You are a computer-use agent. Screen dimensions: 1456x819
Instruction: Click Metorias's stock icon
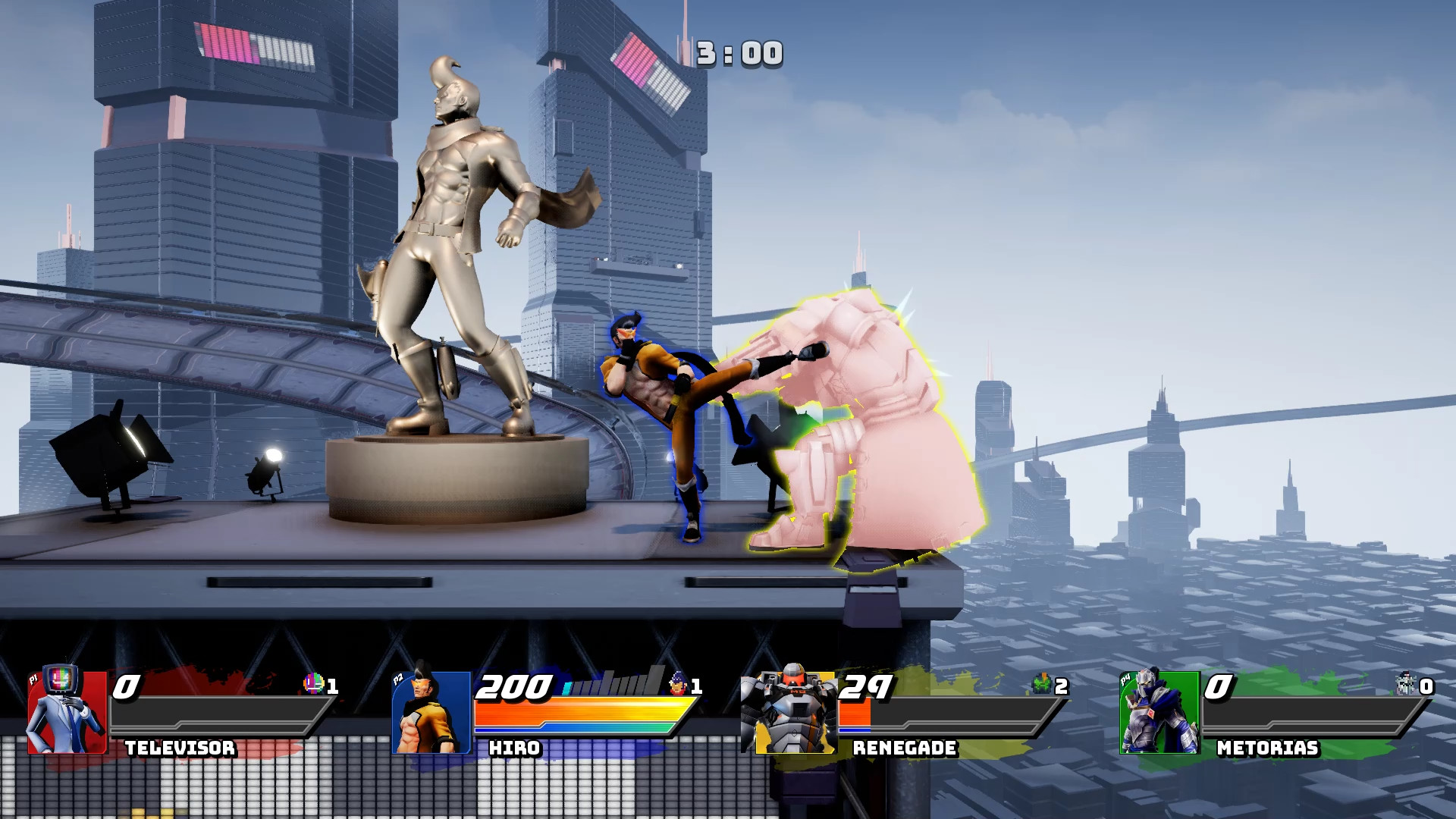click(x=1406, y=684)
